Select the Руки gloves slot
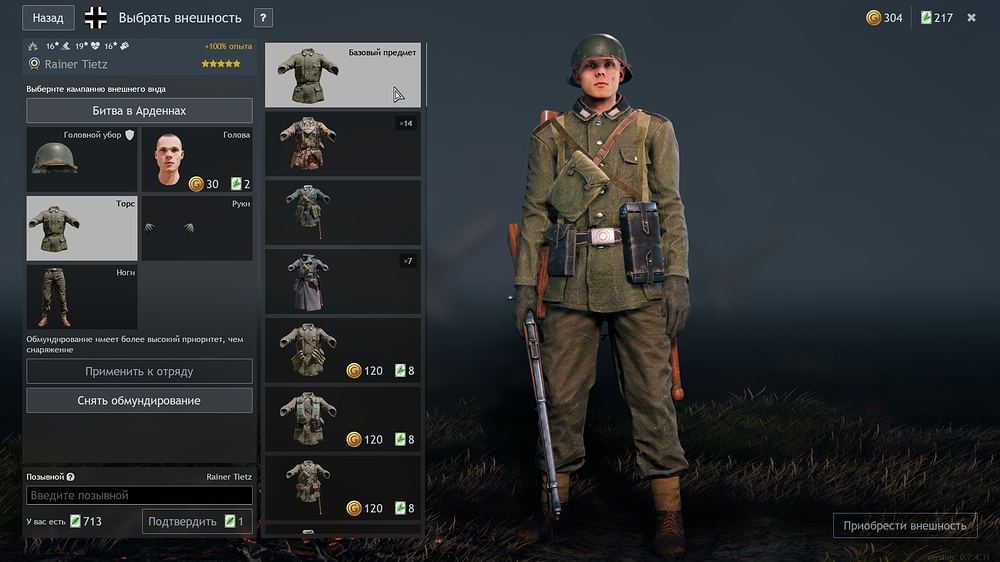 (196, 228)
